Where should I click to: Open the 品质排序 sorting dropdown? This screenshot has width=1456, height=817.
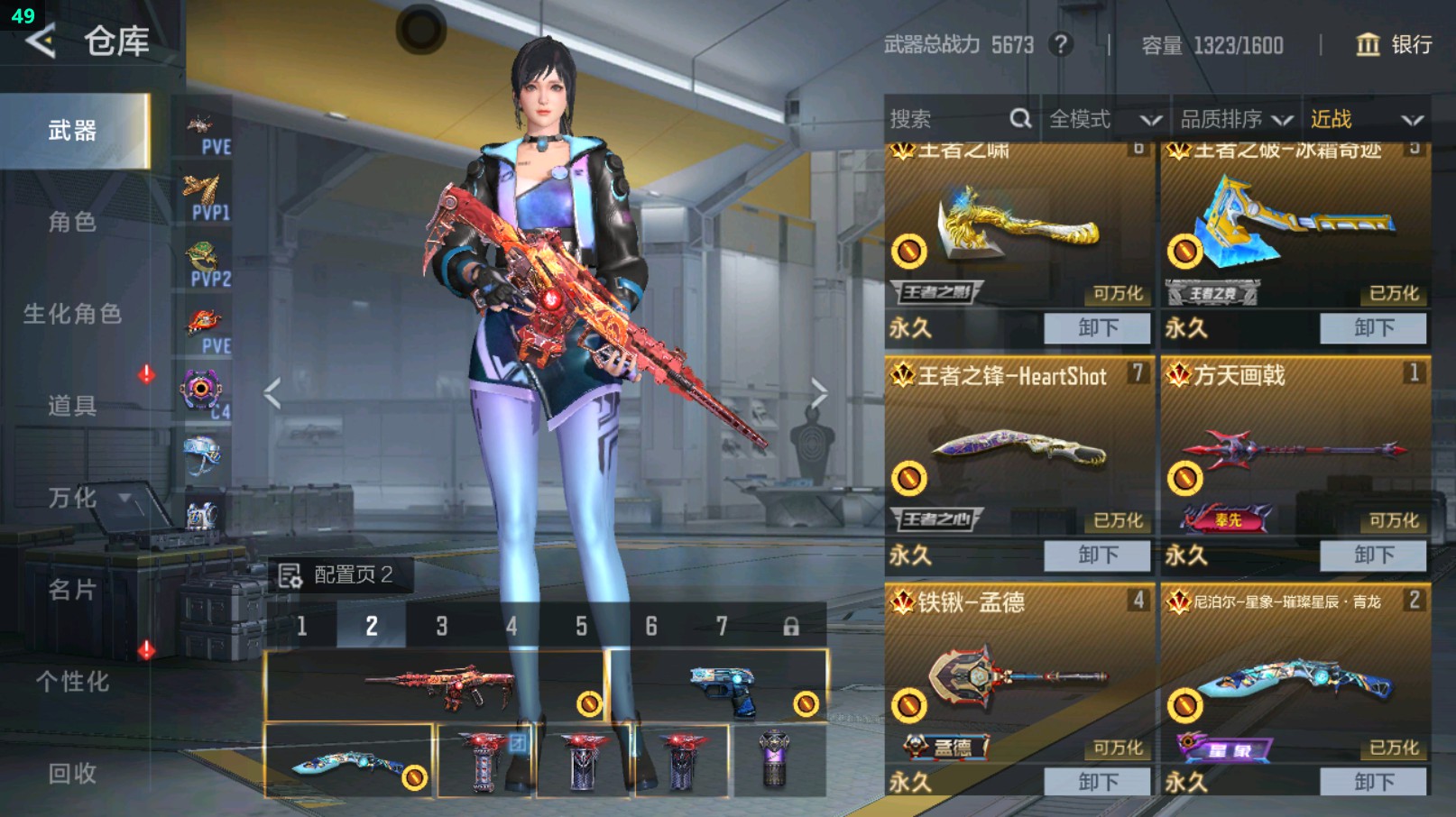[x=1236, y=119]
